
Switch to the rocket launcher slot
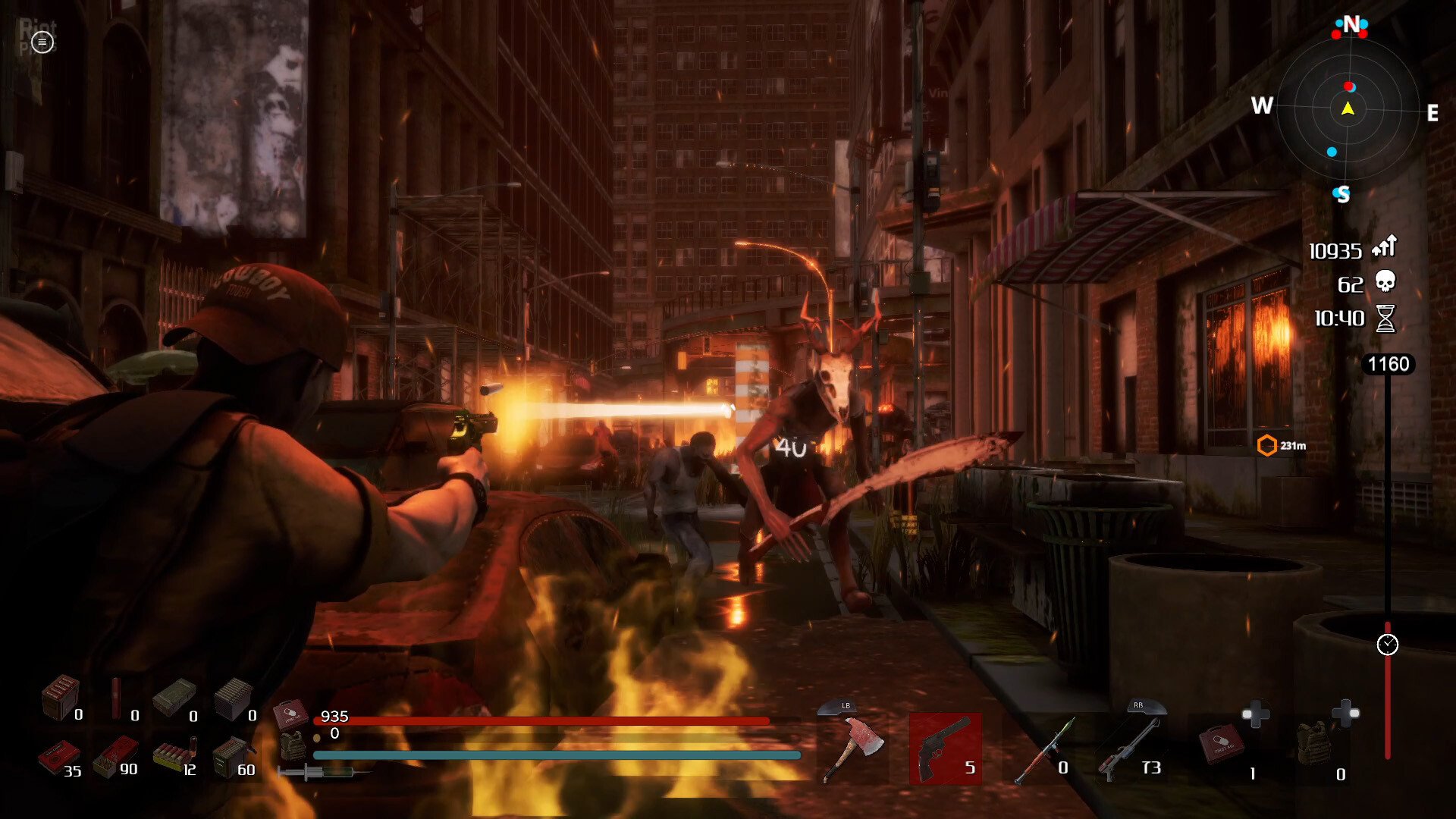click(x=1043, y=749)
